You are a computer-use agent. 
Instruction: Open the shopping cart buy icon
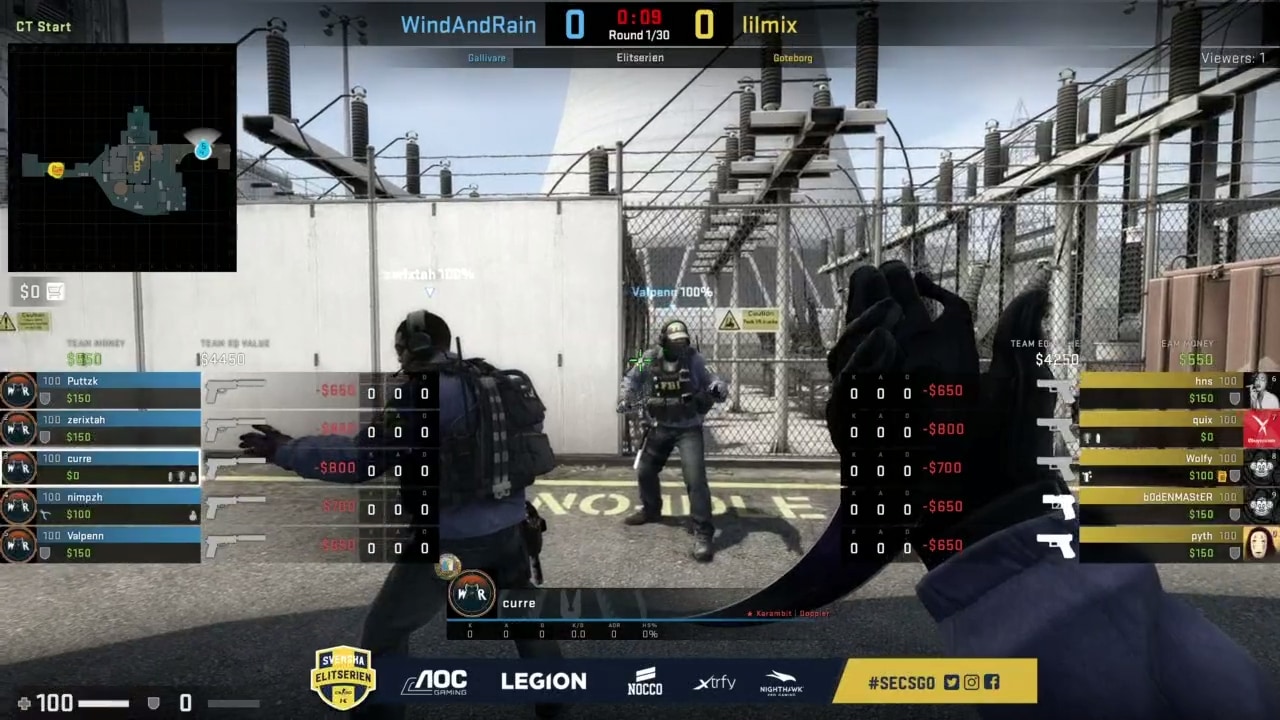tap(56, 292)
